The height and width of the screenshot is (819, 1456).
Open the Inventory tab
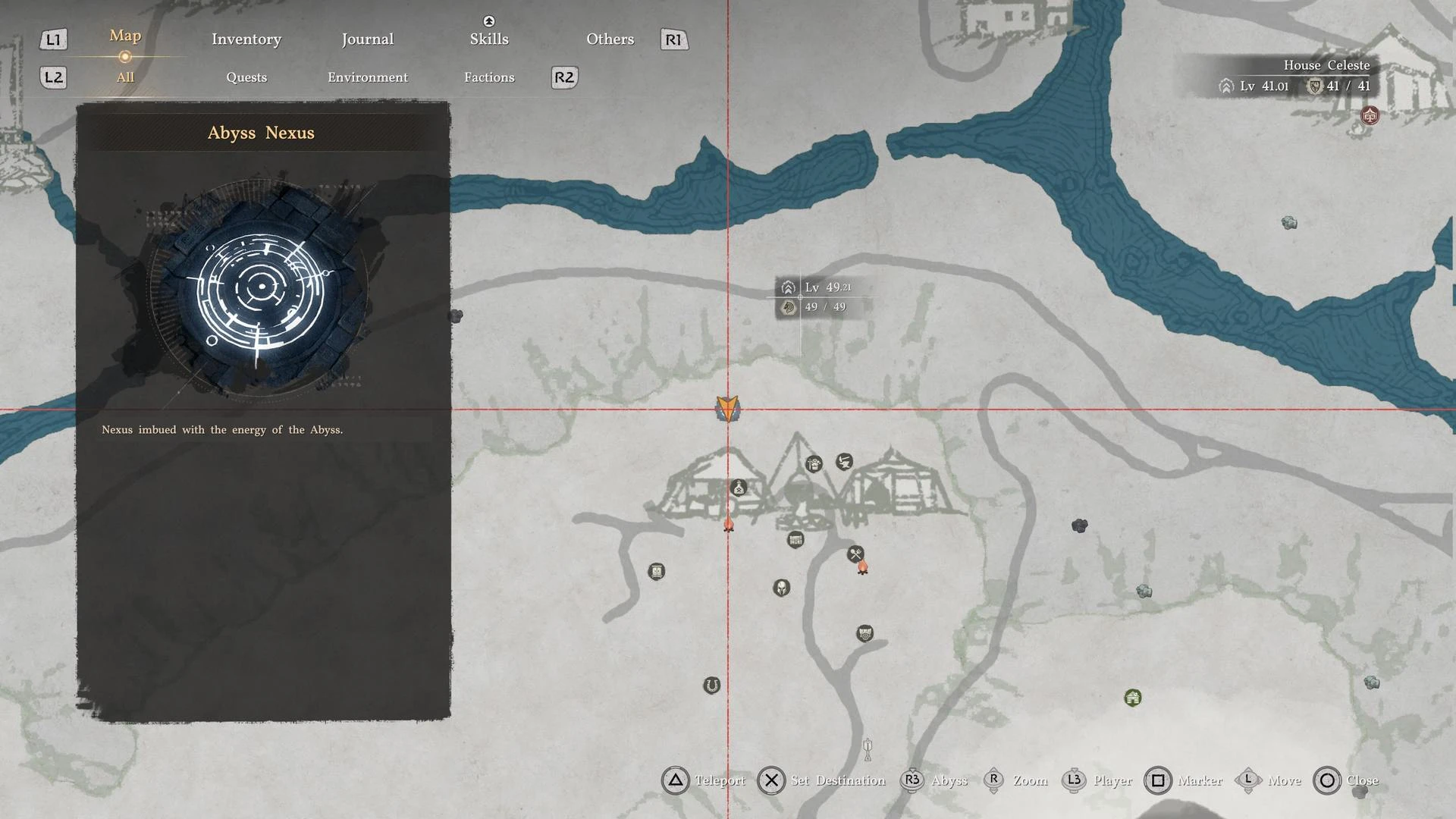pyautogui.click(x=246, y=39)
